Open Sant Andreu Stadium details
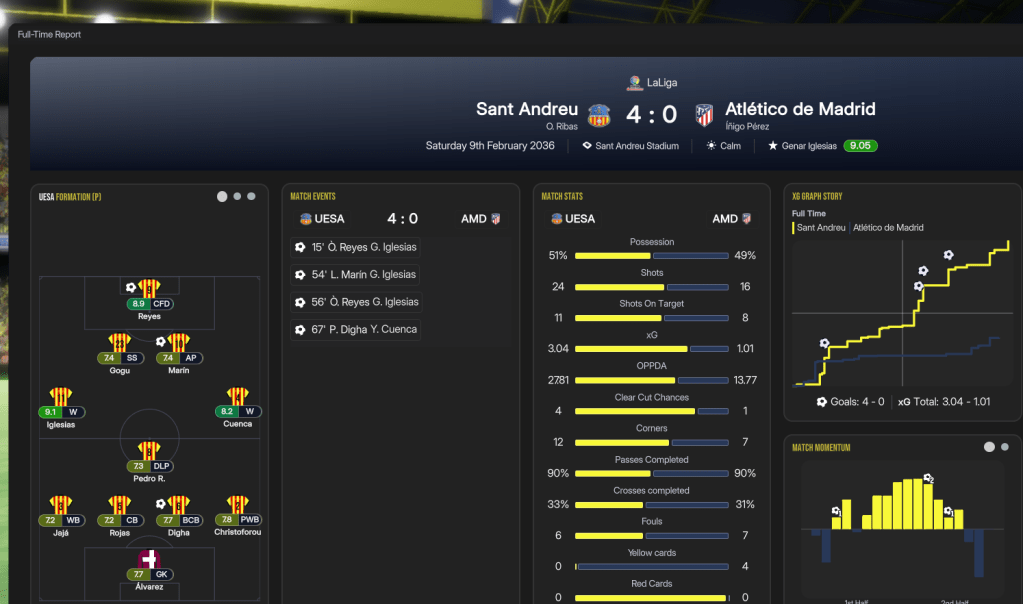Image resolution: width=1023 pixels, height=604 pixels. point(636,146)
